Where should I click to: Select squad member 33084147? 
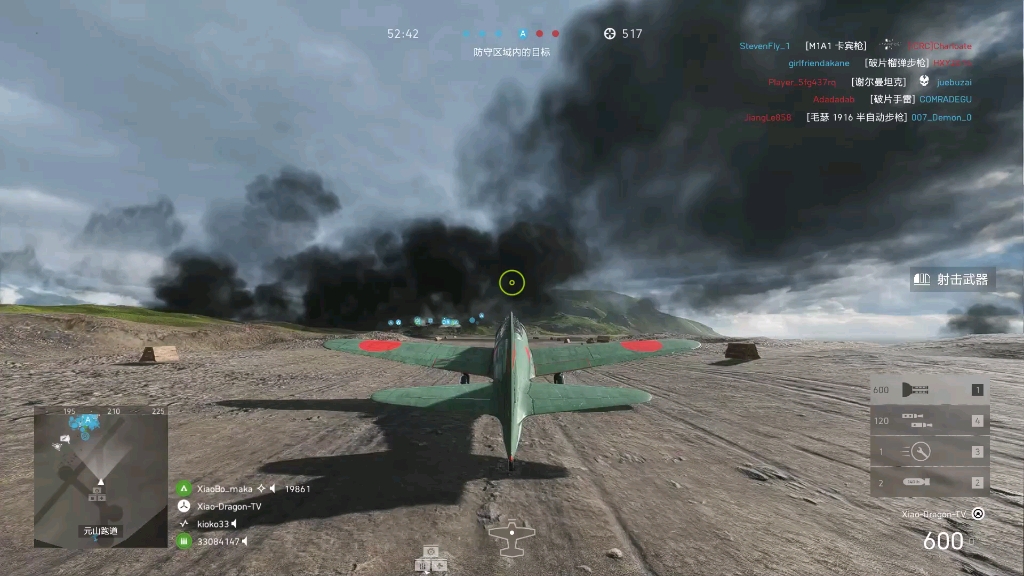(218, 542)
